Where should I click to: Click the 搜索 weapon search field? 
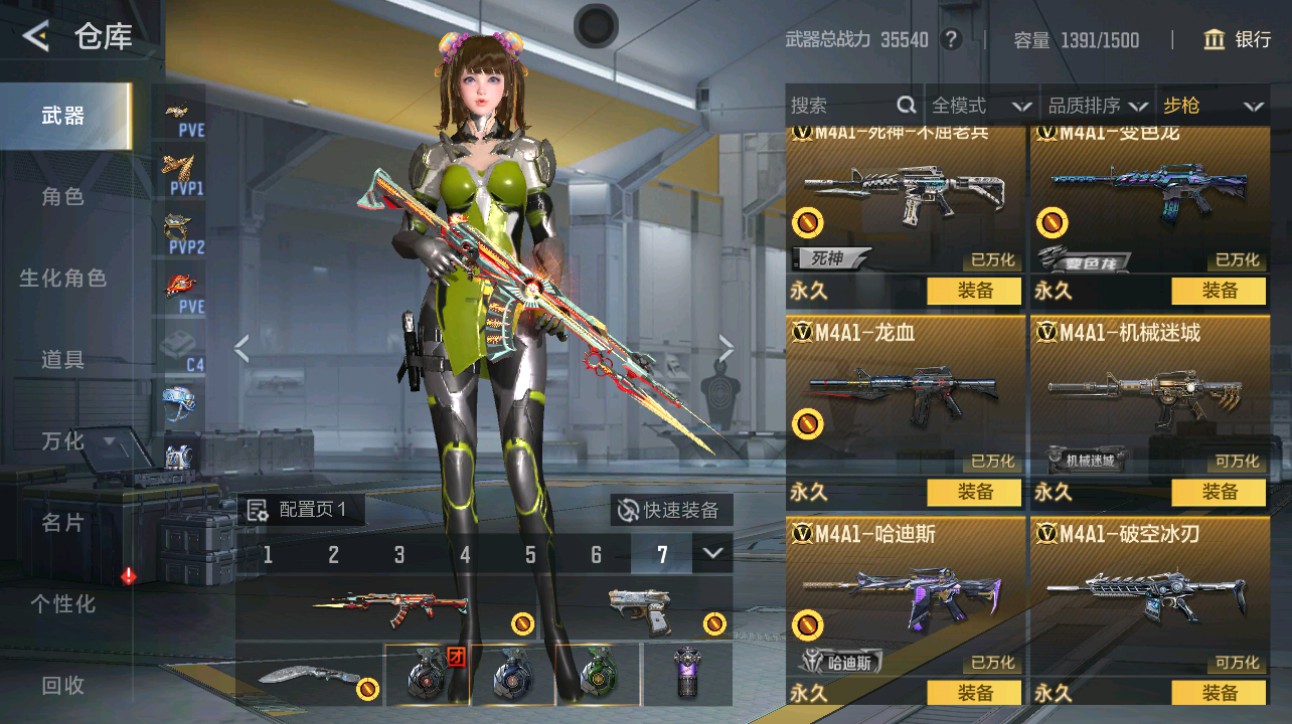coord(852,105)
